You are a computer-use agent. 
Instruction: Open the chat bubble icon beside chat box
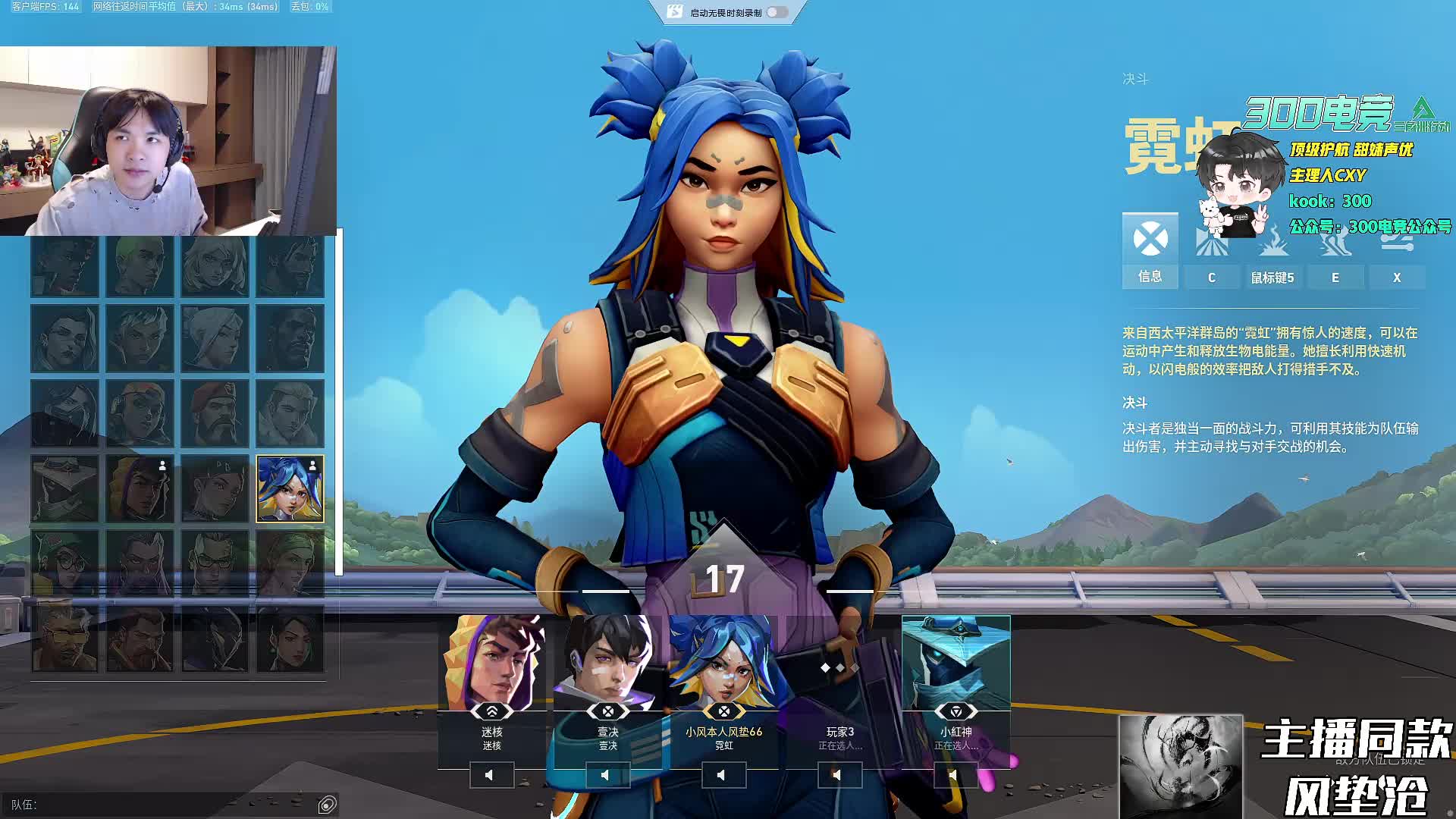328,805
